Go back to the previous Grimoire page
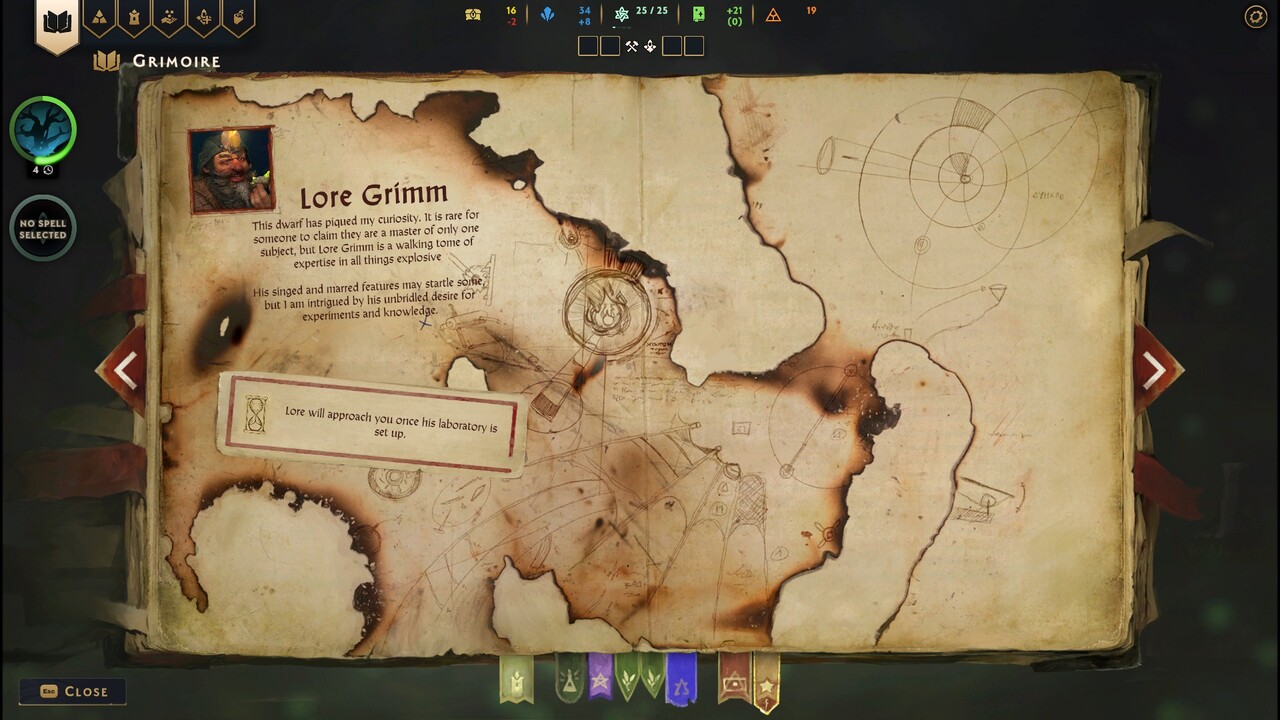This screenshot has width=1280, height=720. click(x=125, y=370)
